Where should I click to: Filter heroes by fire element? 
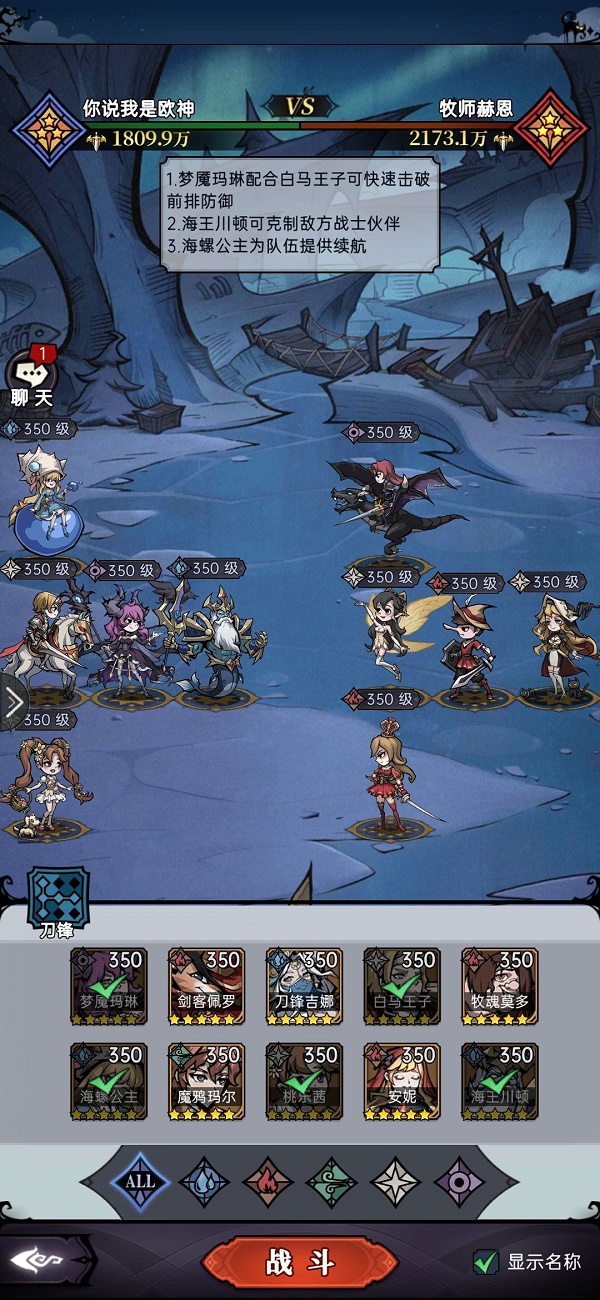click(x=268, y=1181)
